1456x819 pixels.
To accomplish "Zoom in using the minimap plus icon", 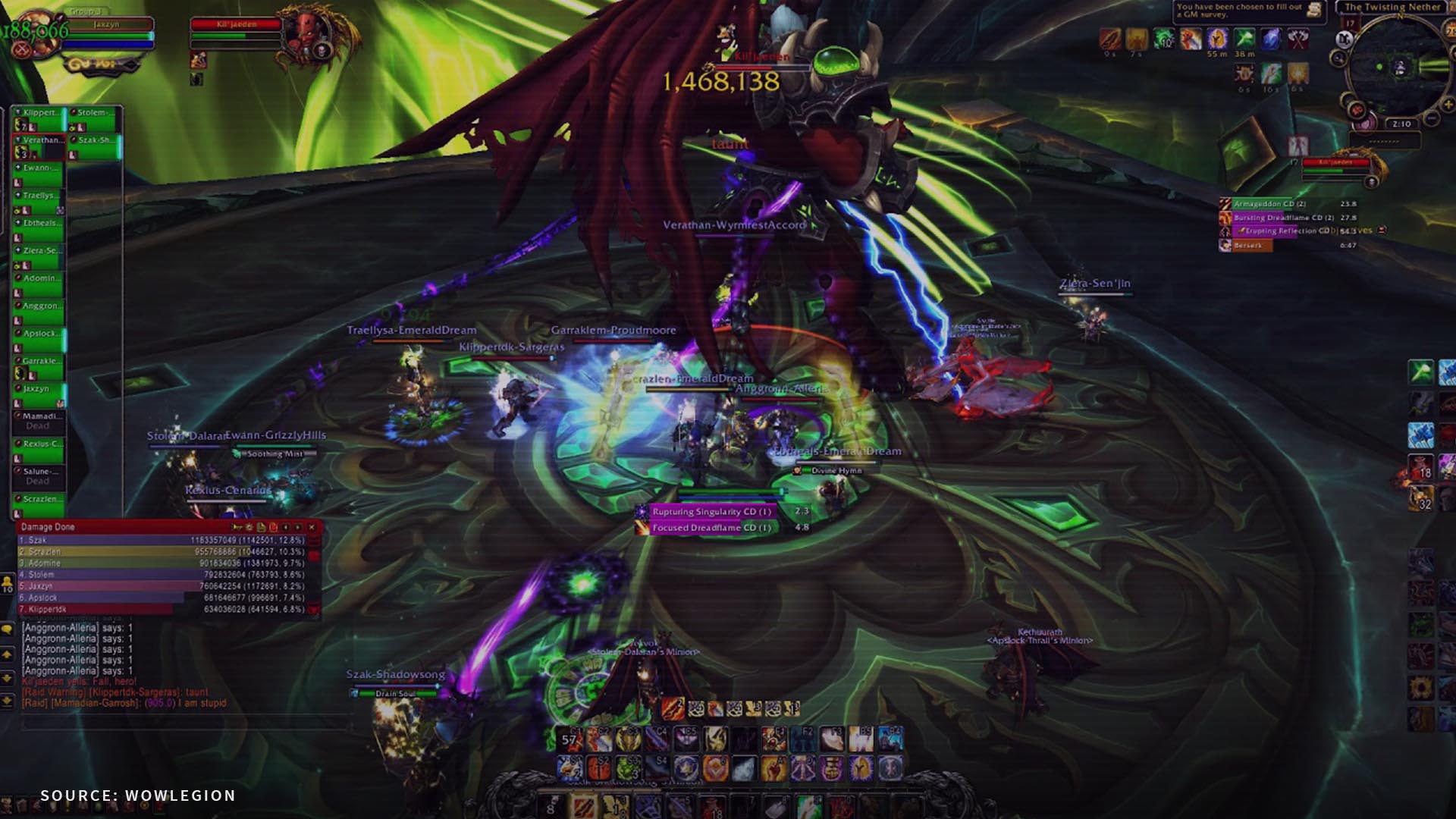I will click(1448, 103).
